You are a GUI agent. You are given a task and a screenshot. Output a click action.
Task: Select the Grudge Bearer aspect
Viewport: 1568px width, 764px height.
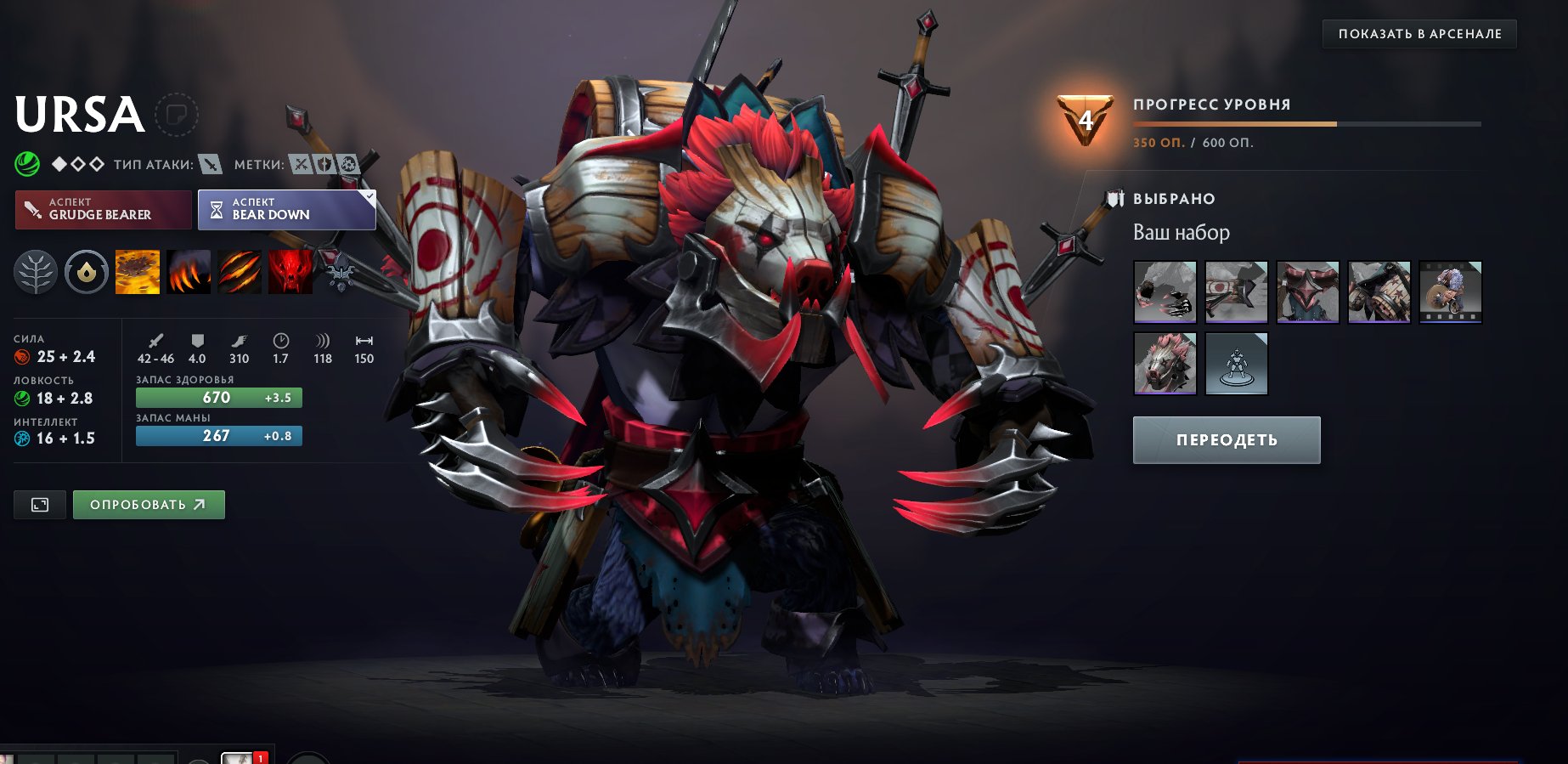104,209
